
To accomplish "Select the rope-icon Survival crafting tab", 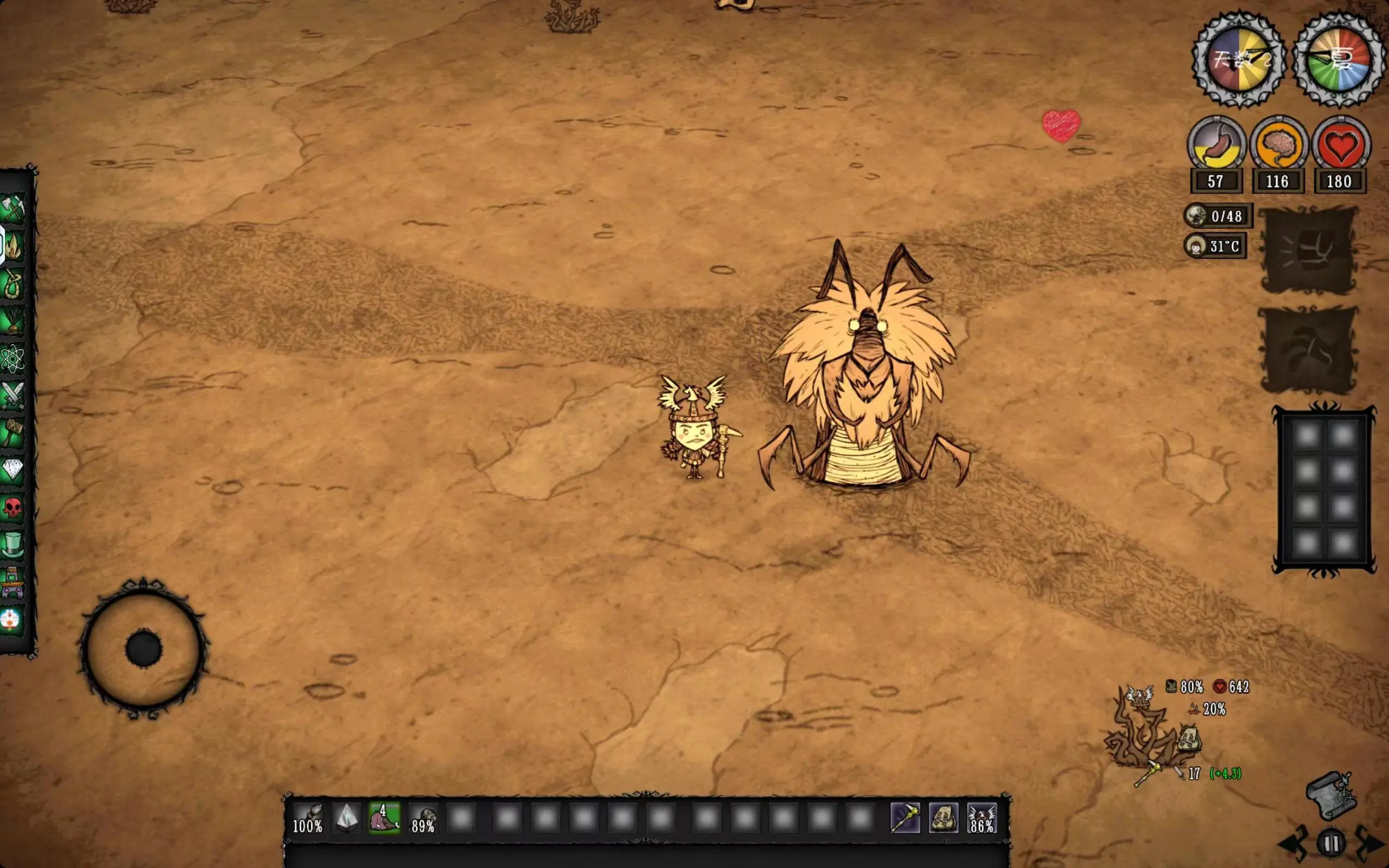I will pos(12,284).
